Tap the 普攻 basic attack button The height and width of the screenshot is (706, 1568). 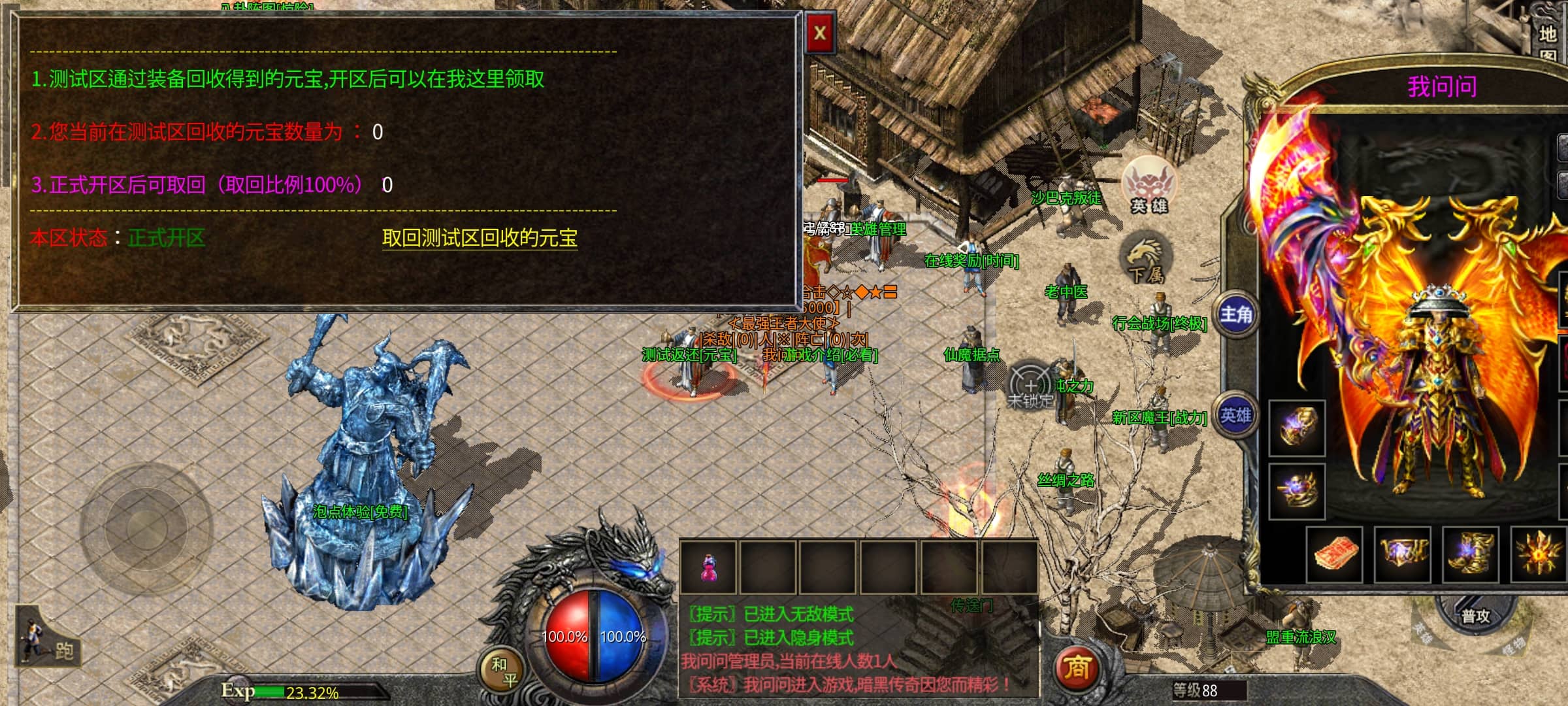click(x=1475, y=616)
